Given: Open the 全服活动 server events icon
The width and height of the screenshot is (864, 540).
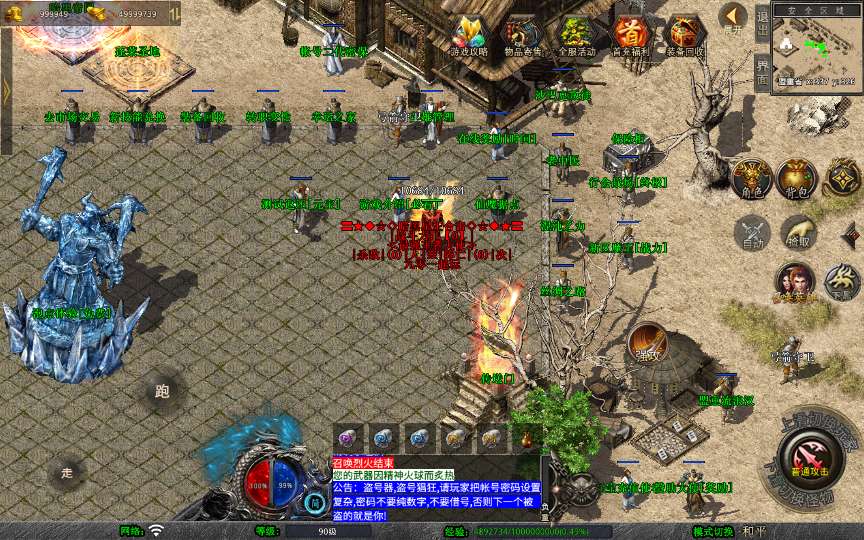Looking at the screenshot, I should 577,36.
